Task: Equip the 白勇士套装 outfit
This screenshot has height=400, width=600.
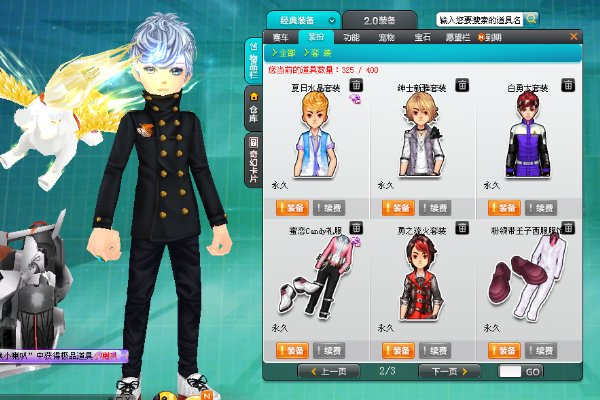Action: pos(504,208)
